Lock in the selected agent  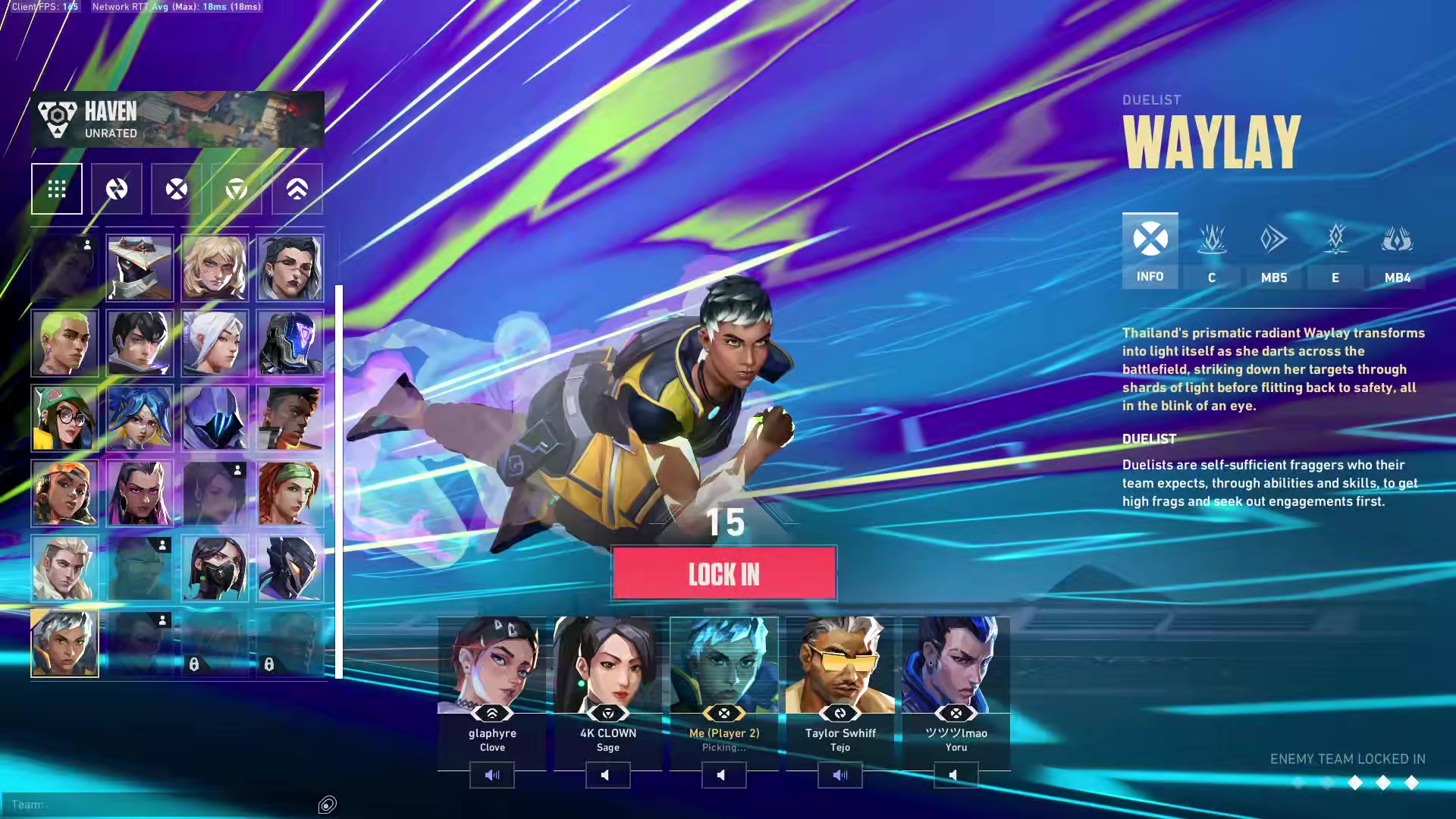point(723,574)
